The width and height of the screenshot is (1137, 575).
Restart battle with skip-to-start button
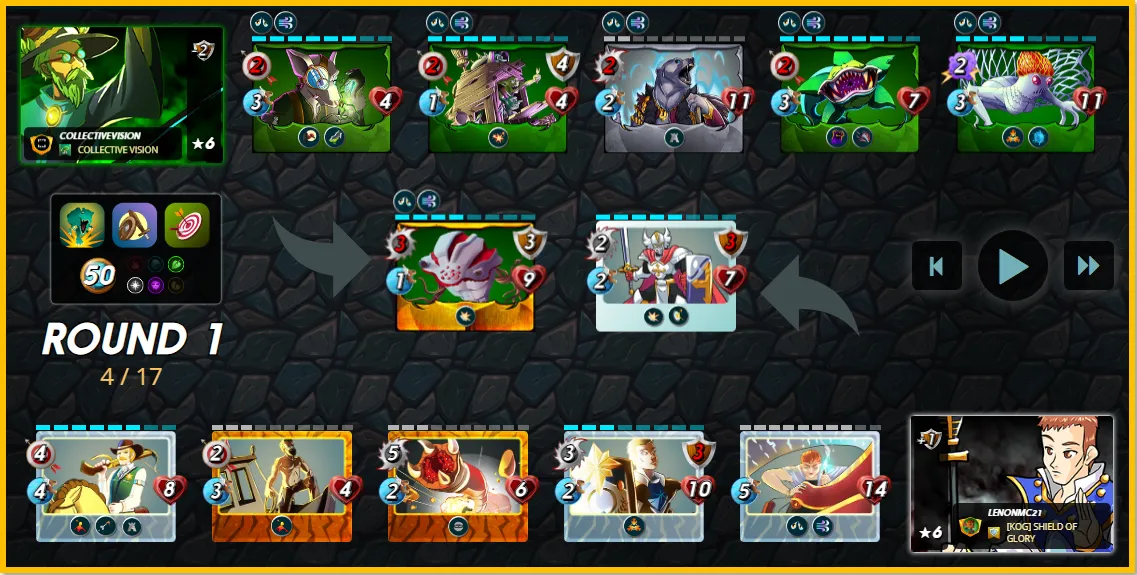(x=937, y=266)
